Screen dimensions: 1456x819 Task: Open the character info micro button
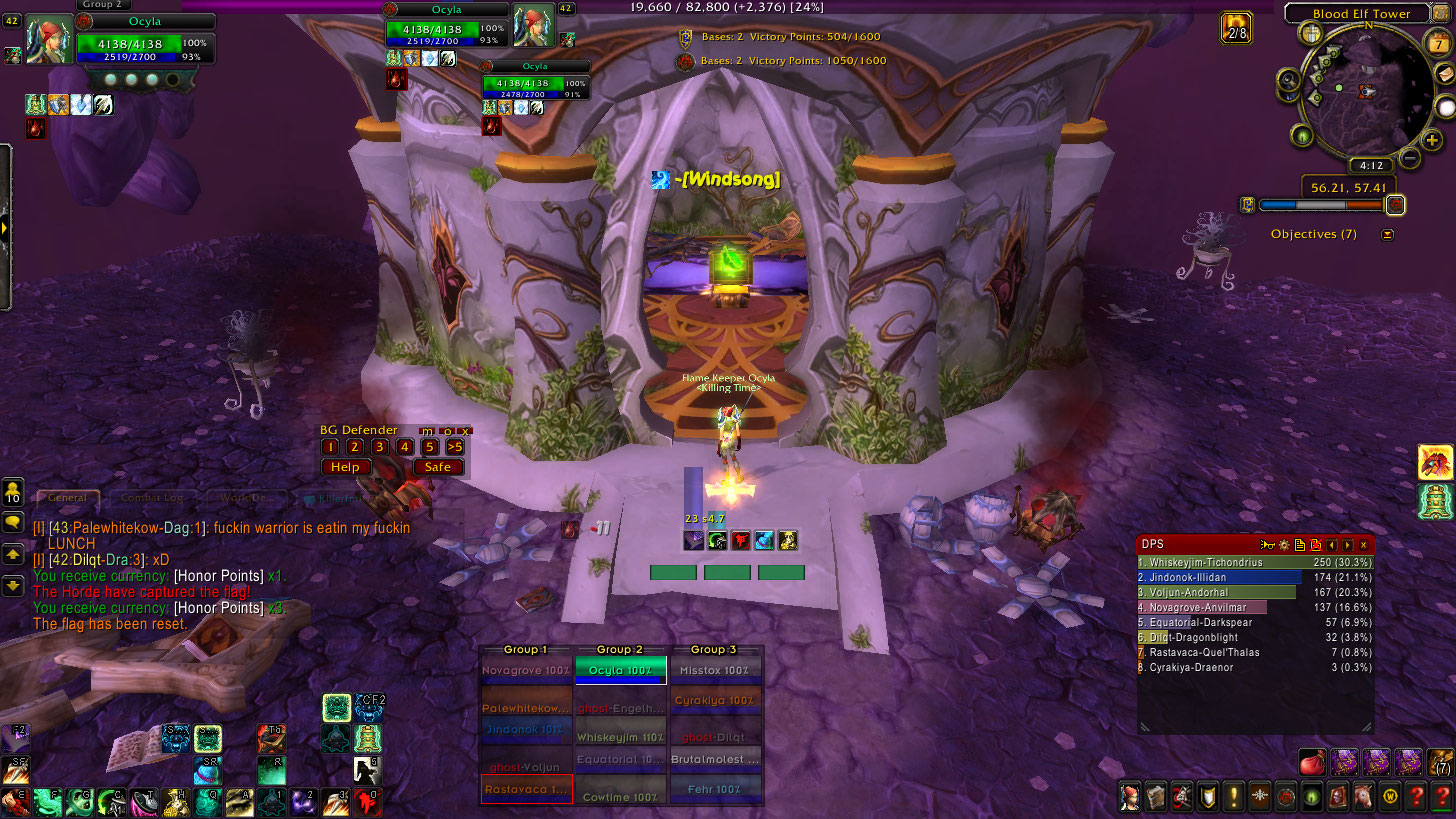tap(1131, 797)
